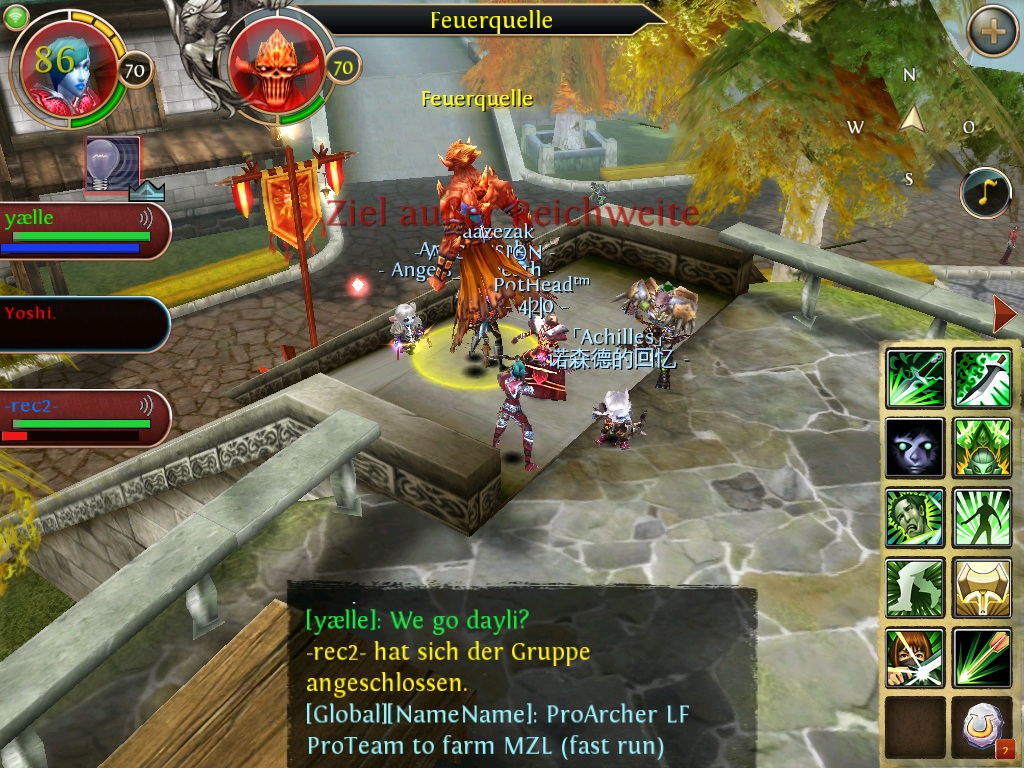
Task: Toggle the music note button
Action: (985, 193)
